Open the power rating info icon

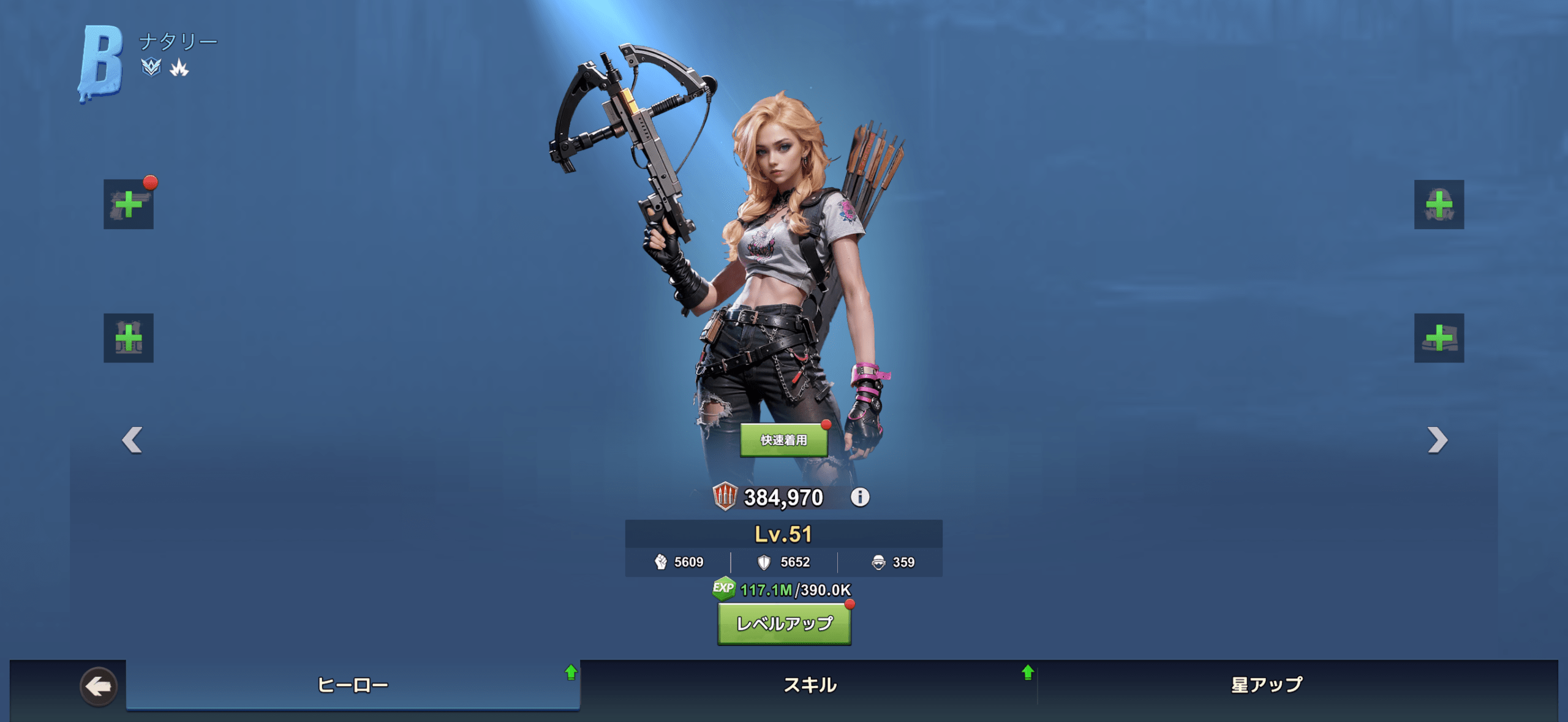pos(860,497)
